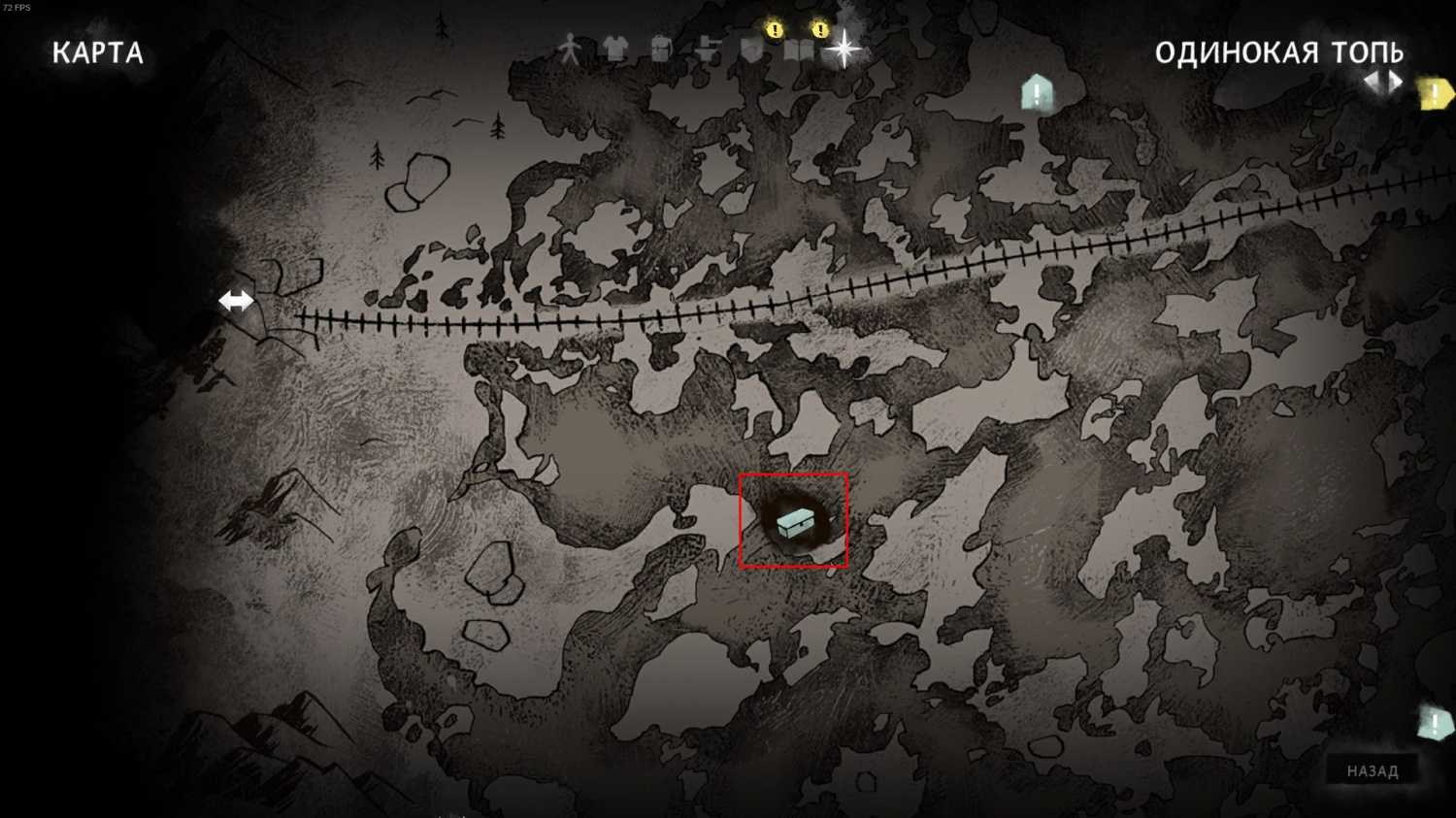
Task: Select the compass star map tab
Action: pyautogui.click(x=844, y=49)
